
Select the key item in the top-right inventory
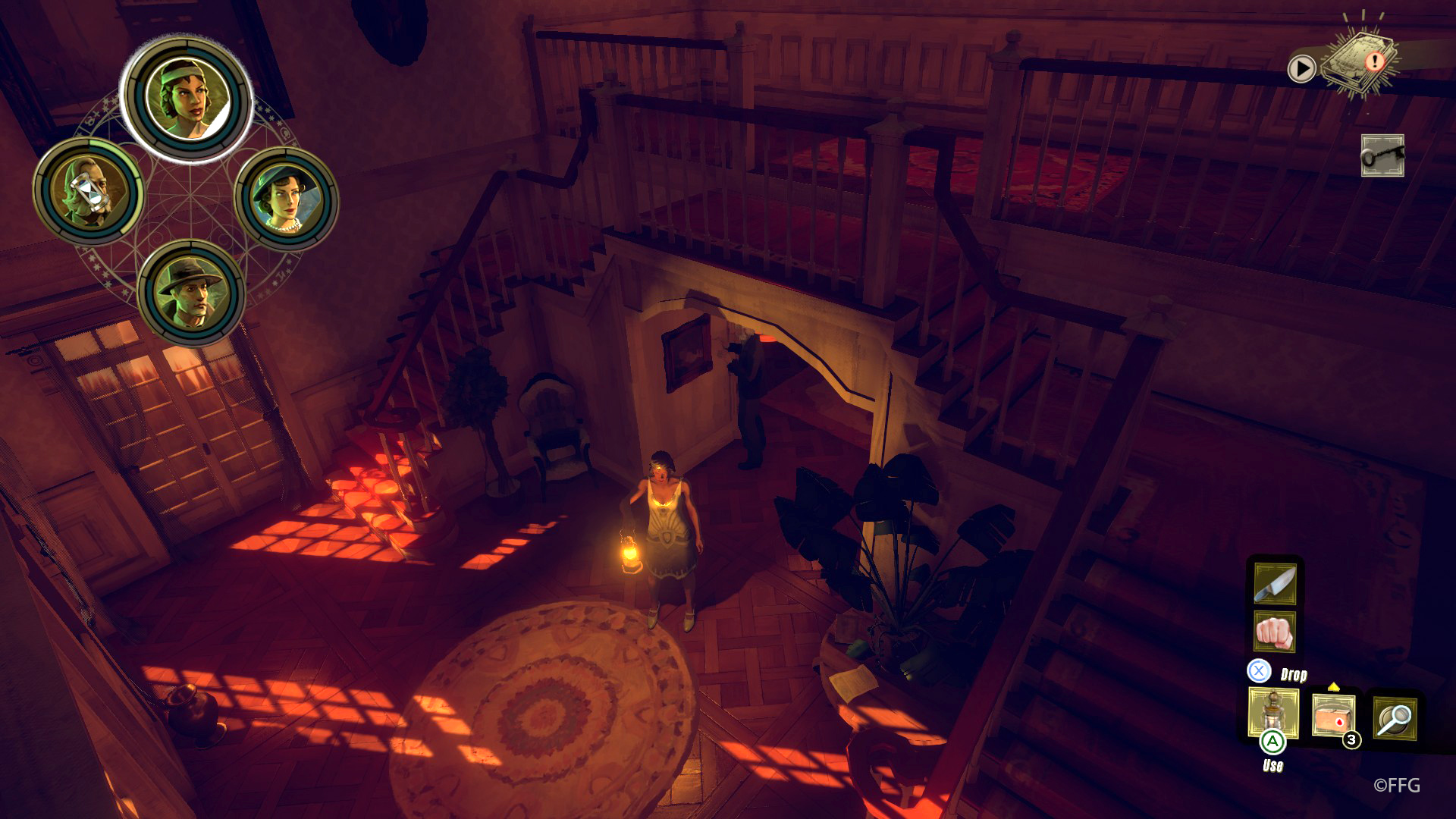pyautogui.click(x=1382, y=154)
